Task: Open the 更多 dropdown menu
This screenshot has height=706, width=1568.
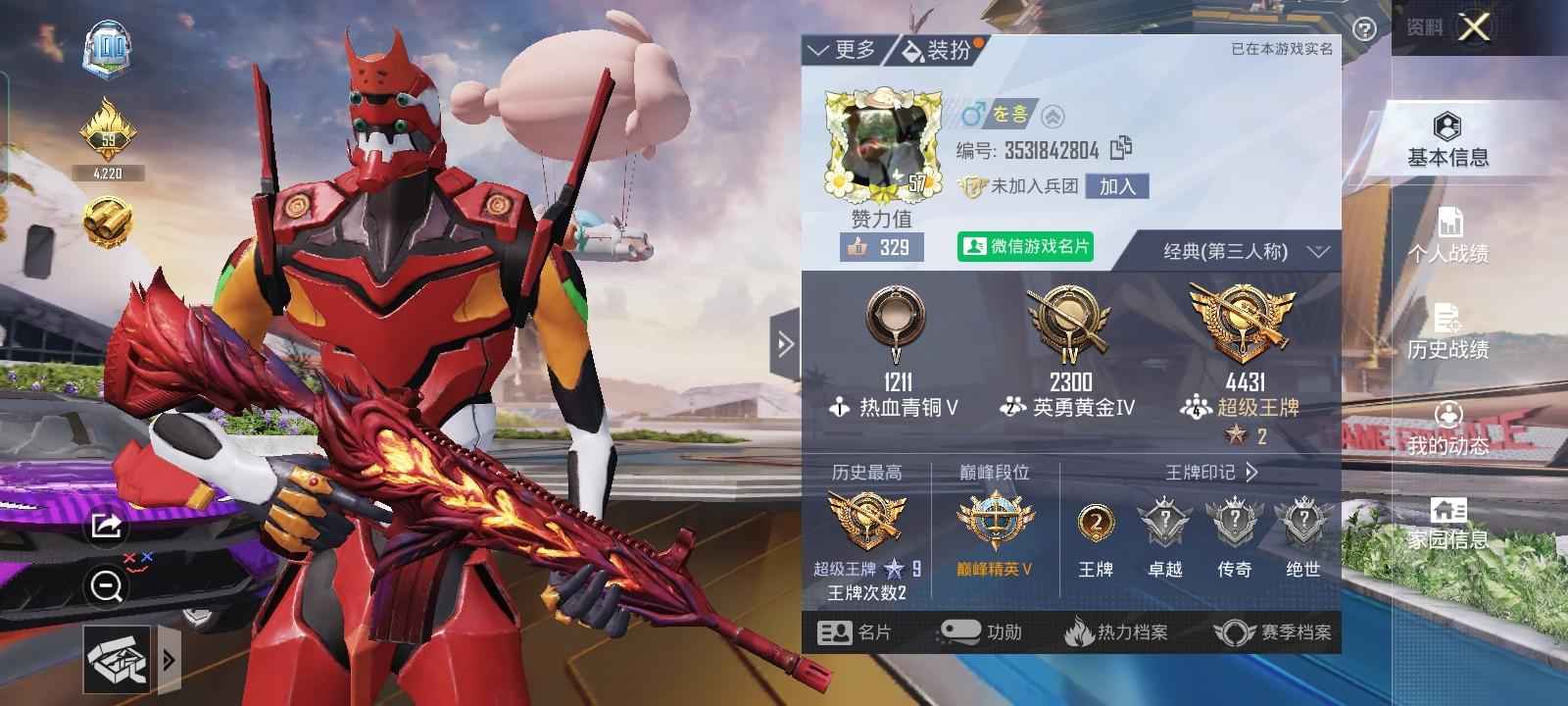Action: (841, 50)
